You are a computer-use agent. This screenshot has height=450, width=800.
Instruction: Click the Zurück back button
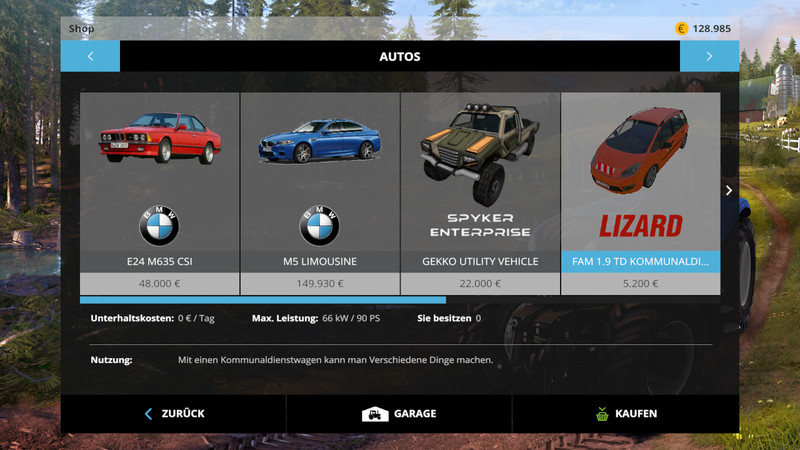click(174, 413)
